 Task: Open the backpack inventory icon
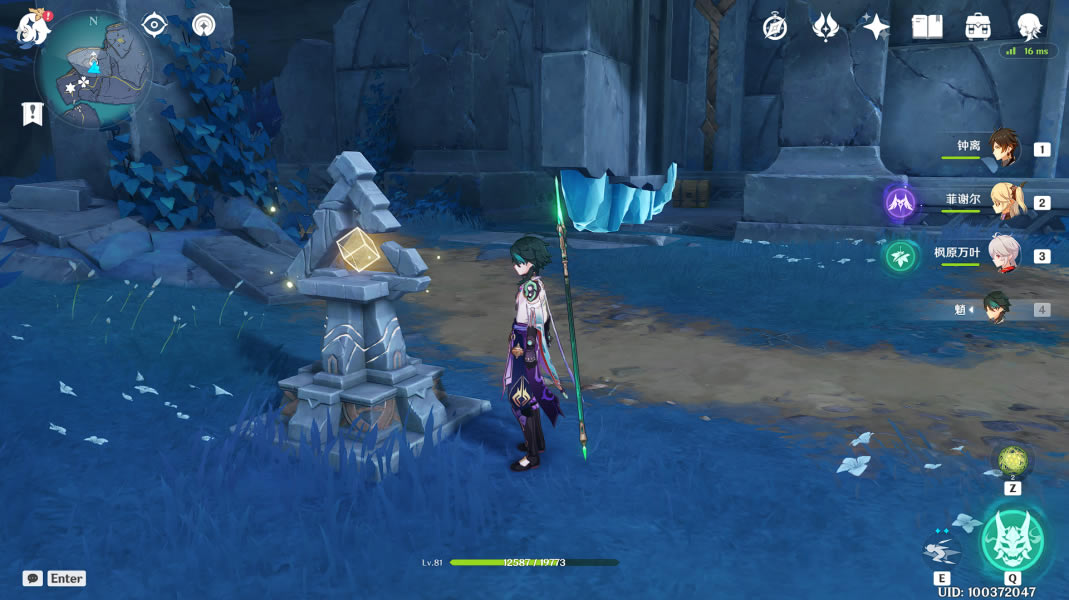[978, 27]
